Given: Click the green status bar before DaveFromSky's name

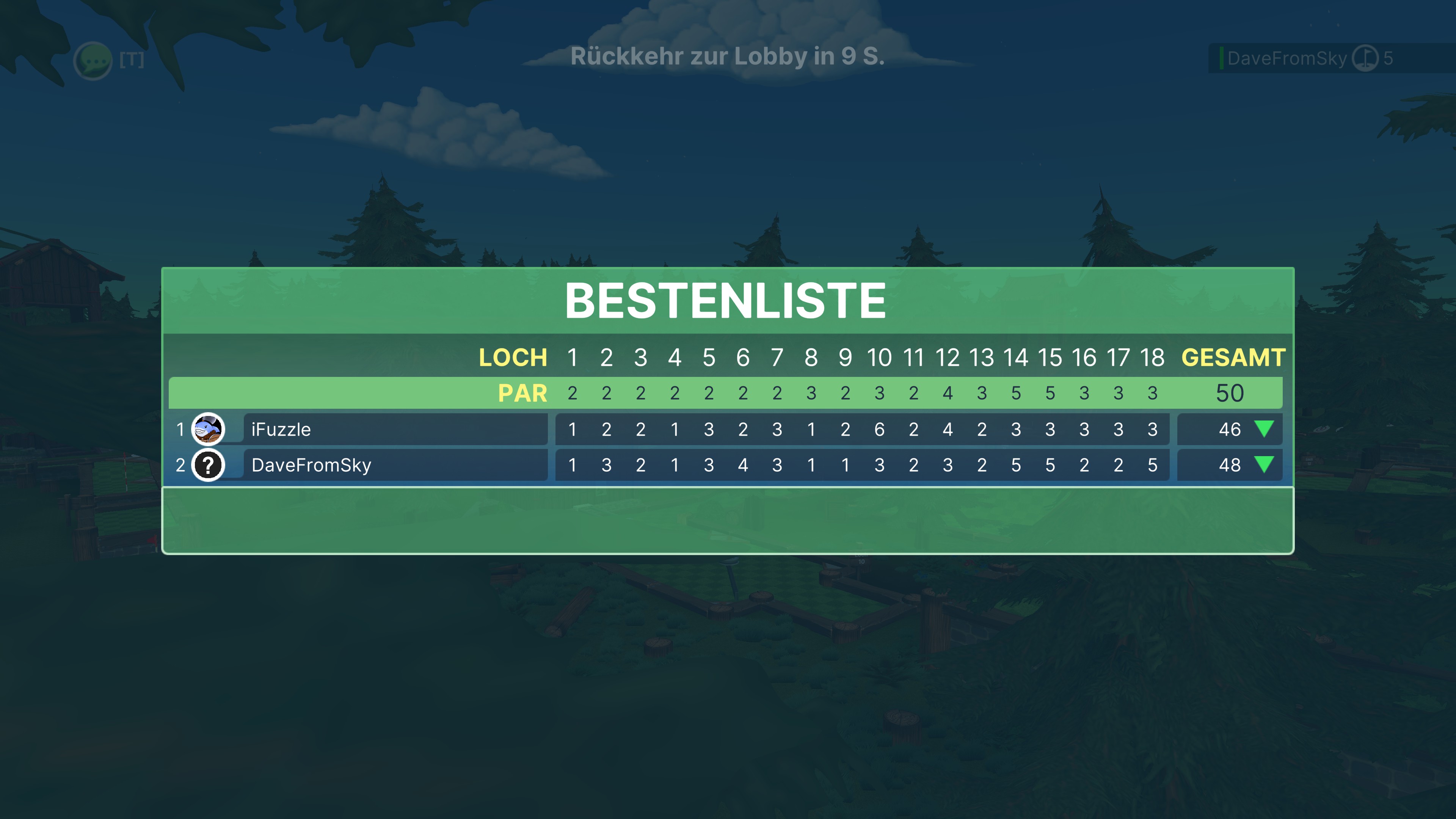Looking at the screenshot, I should 1221,58.
